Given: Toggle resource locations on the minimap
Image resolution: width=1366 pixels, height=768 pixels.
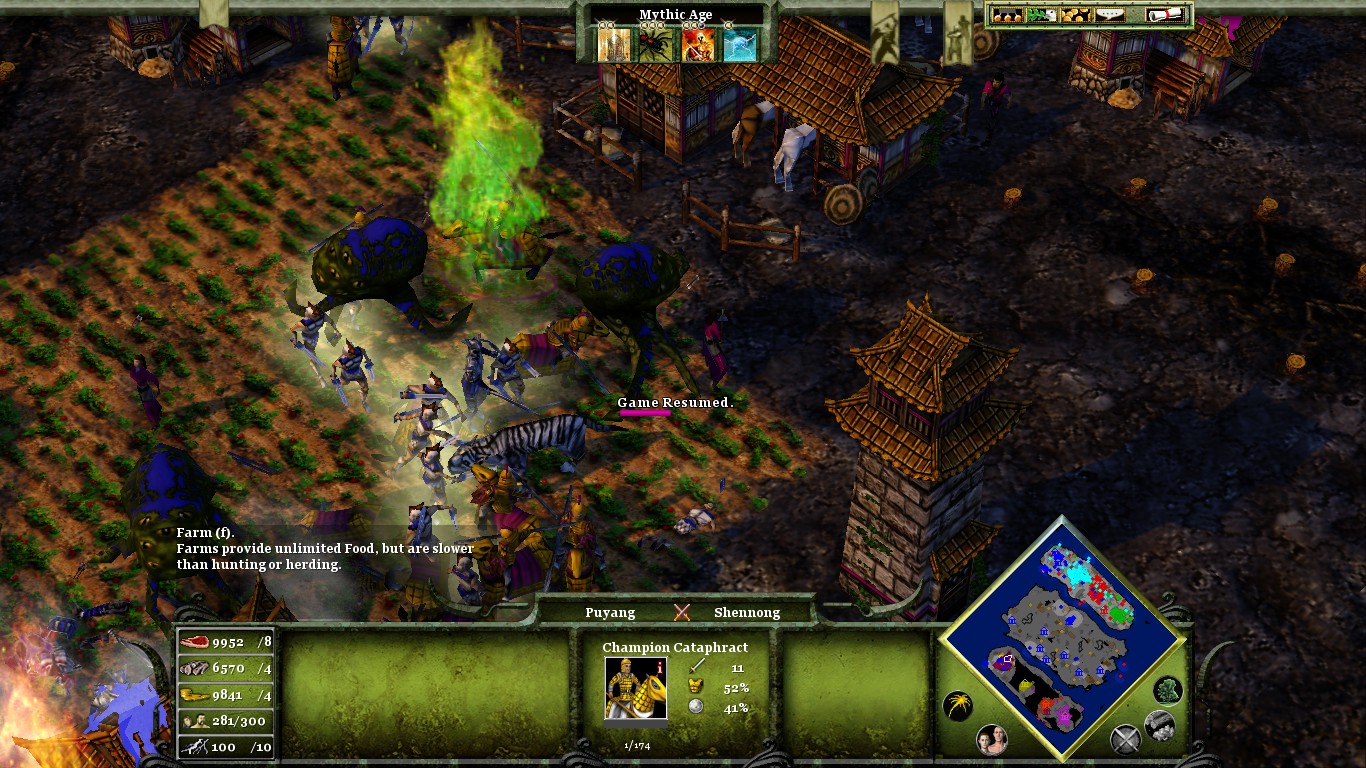Looking at the screenshot, I should pos(1158,726).
